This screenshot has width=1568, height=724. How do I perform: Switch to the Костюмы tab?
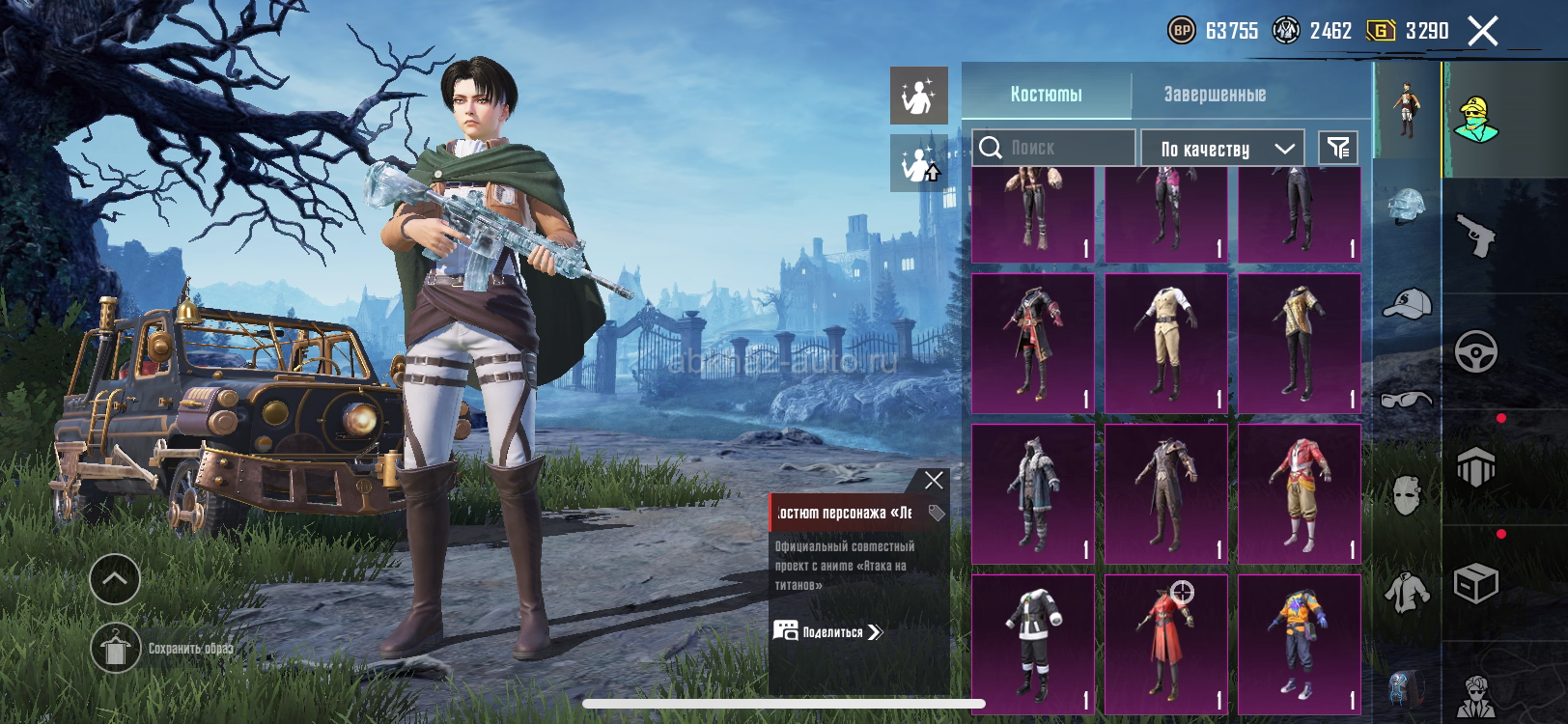pos(1046,94)
